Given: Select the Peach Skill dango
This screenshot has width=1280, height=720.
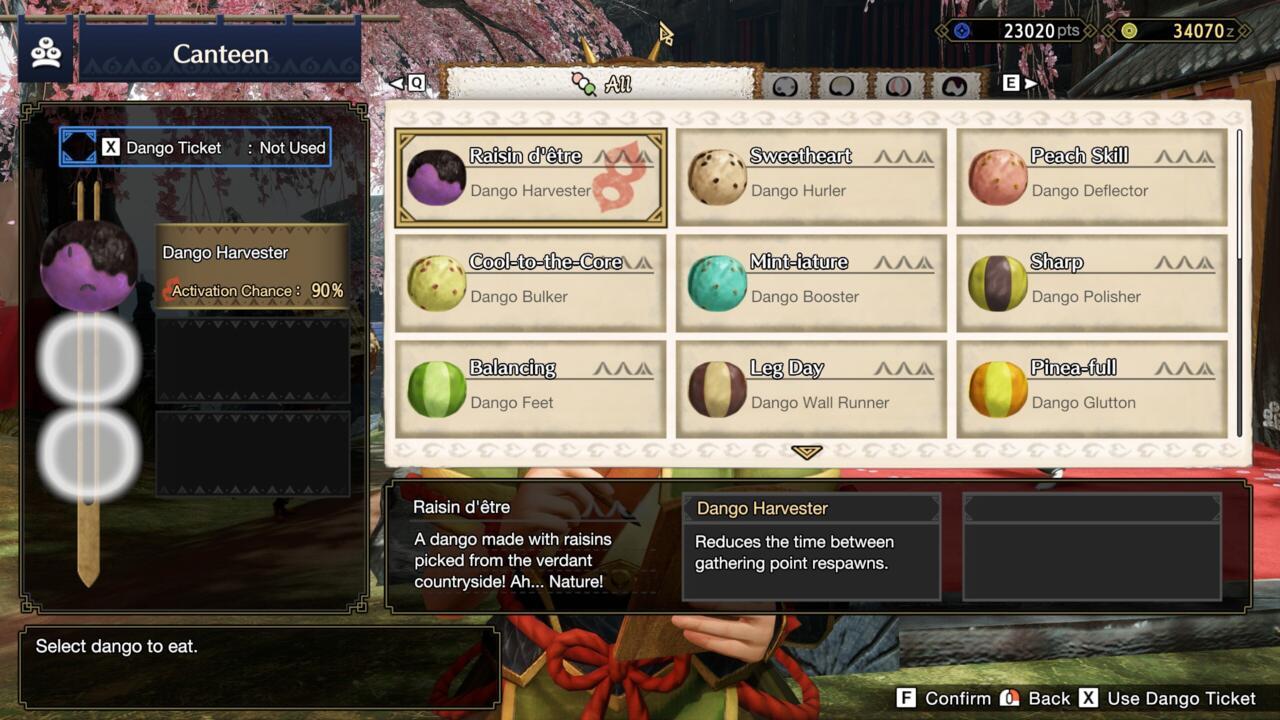Looking at the screenshot, I should [x=1090, y=175].
